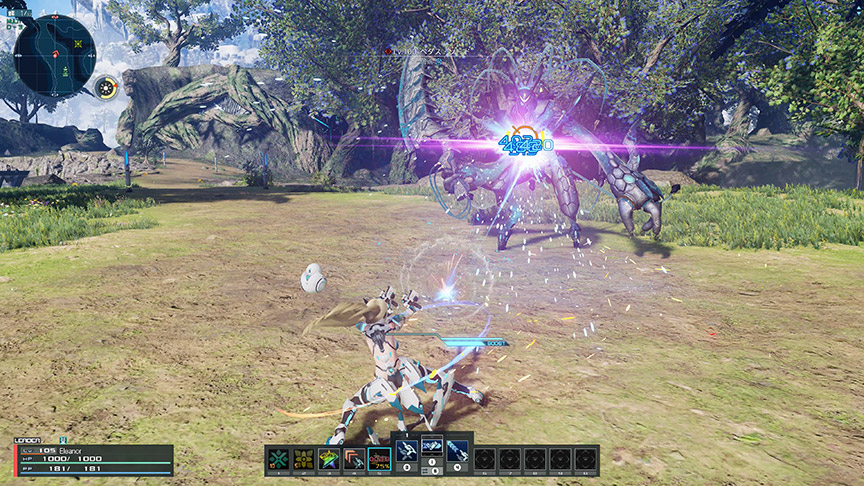The height and width of the screenshot is (486, 864).
Task: Click the yellow-green marker on the minimap
Action: [78, 44]
